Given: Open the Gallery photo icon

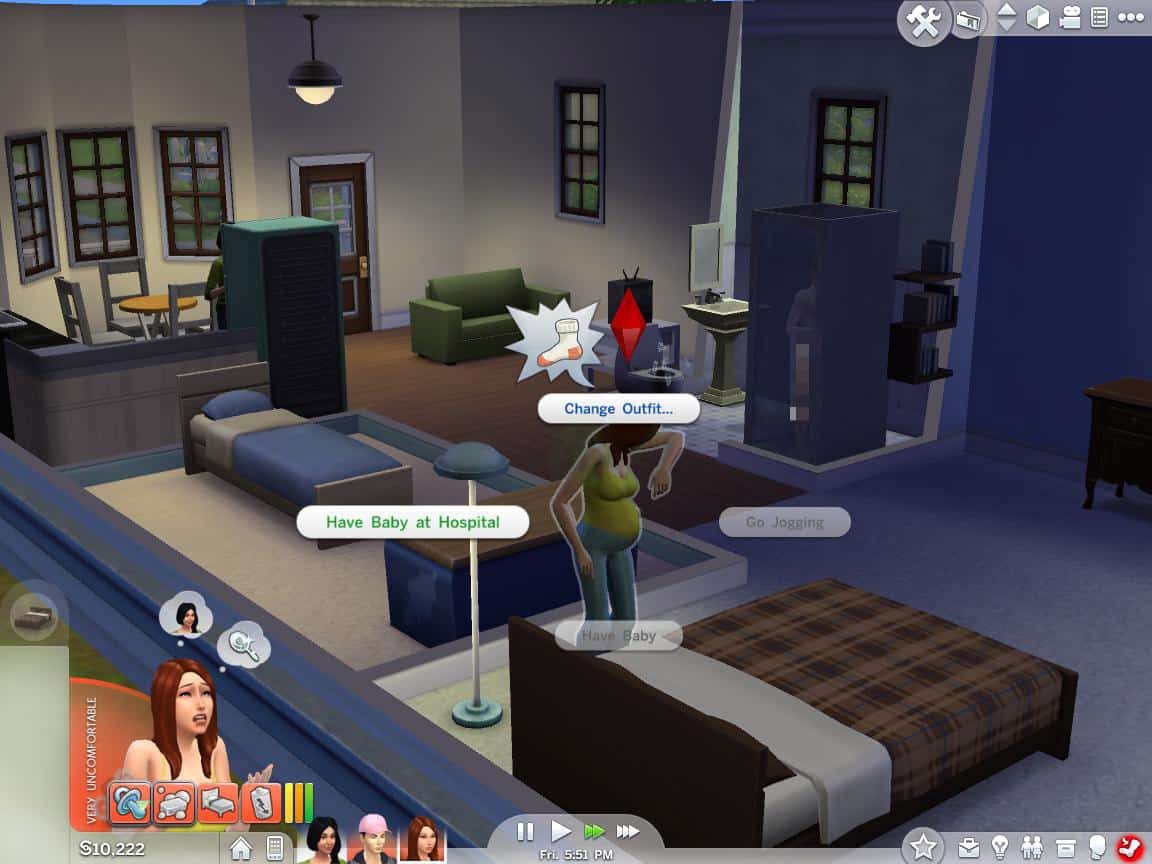Looking at the screenshot, I should click(968, 20).
